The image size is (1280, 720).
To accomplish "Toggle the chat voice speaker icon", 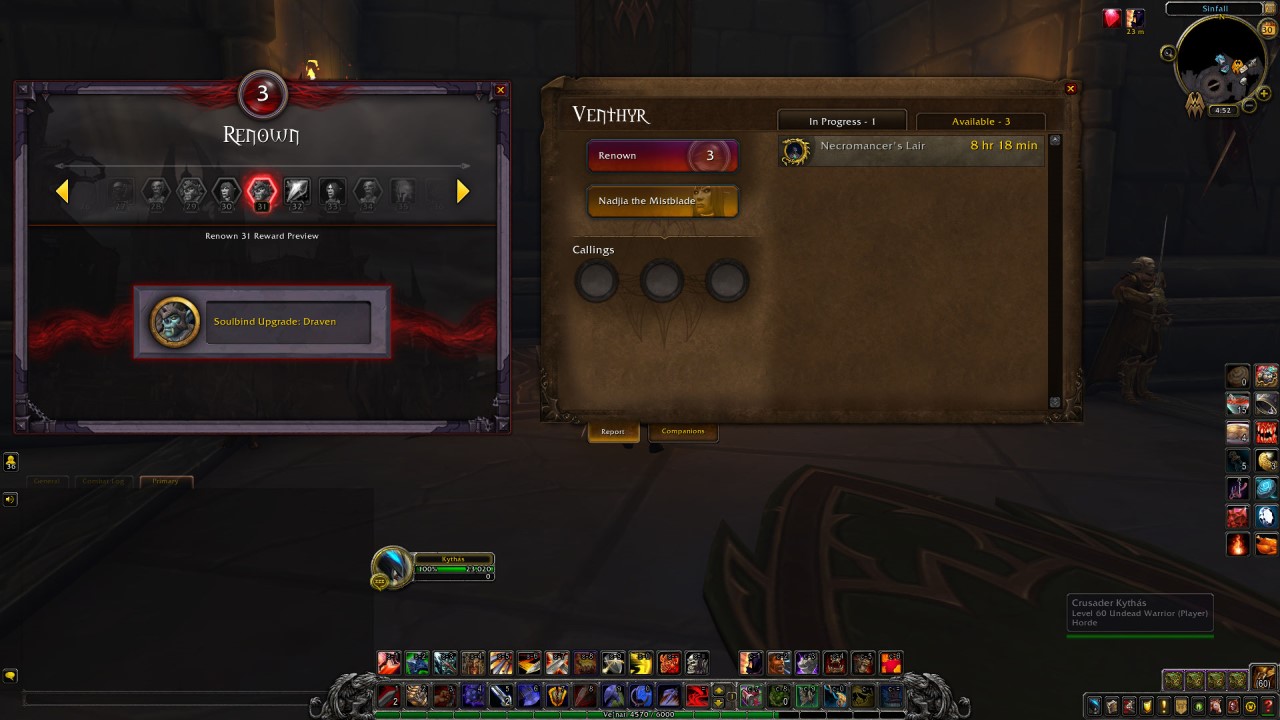I will coord(10,499).
